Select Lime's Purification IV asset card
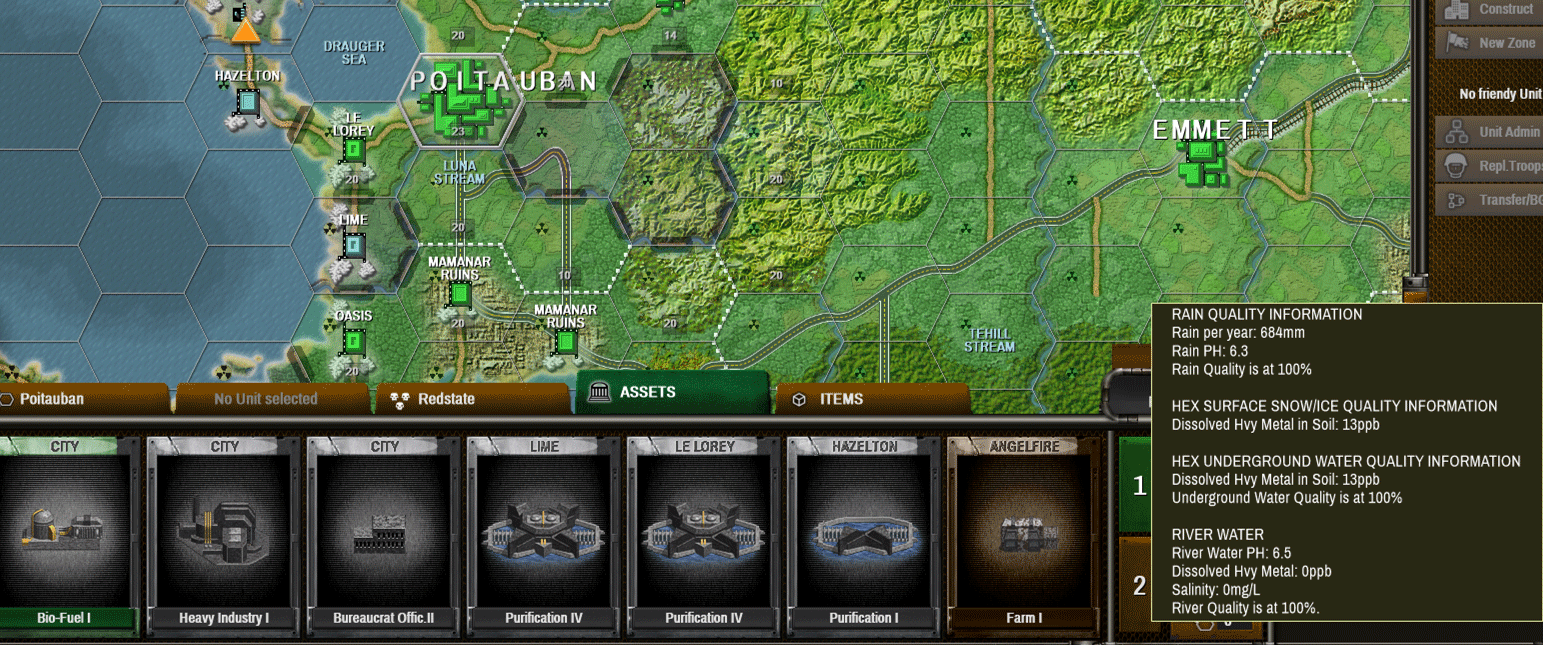This screenshot has width=1543, height=645. click(544, 535)
